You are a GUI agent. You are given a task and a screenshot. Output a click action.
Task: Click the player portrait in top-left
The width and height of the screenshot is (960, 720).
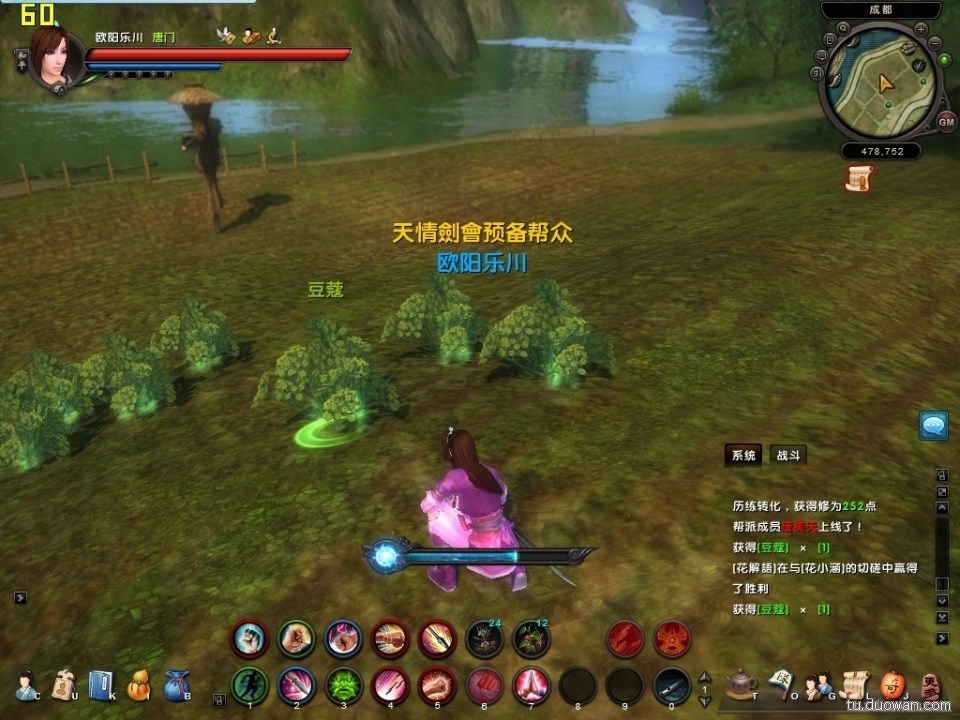pyautogui.click(x=57, y=57)
